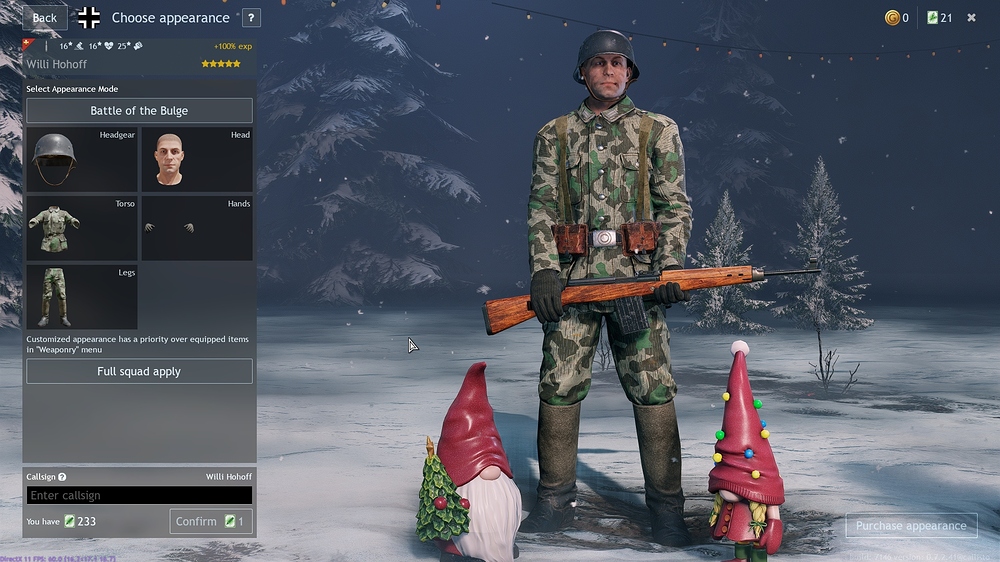
Task: Choose the Headgear helmet slot
Action: (81, 159)
